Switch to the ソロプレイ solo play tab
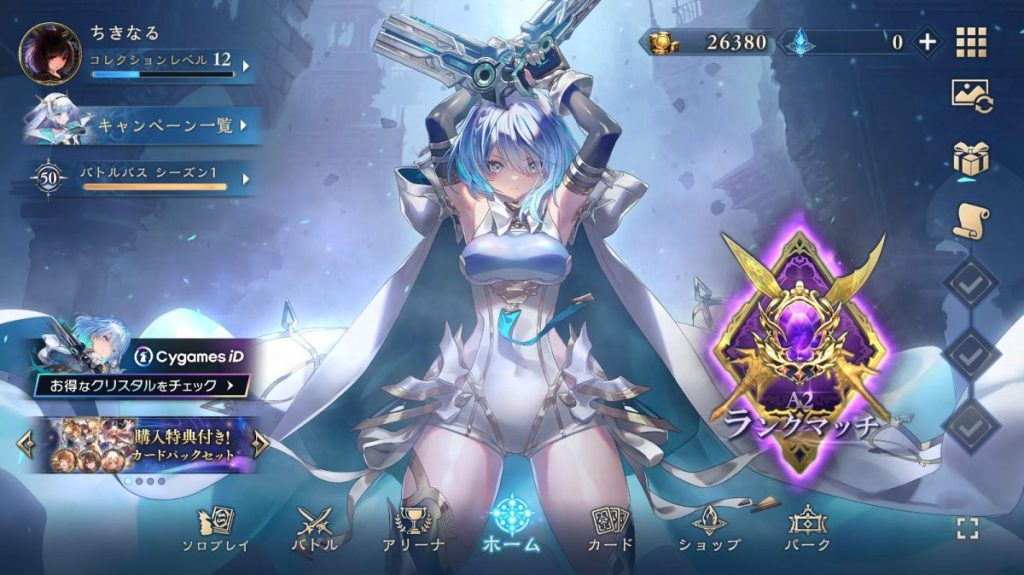1024x575 pixels. tap(215, 528)
